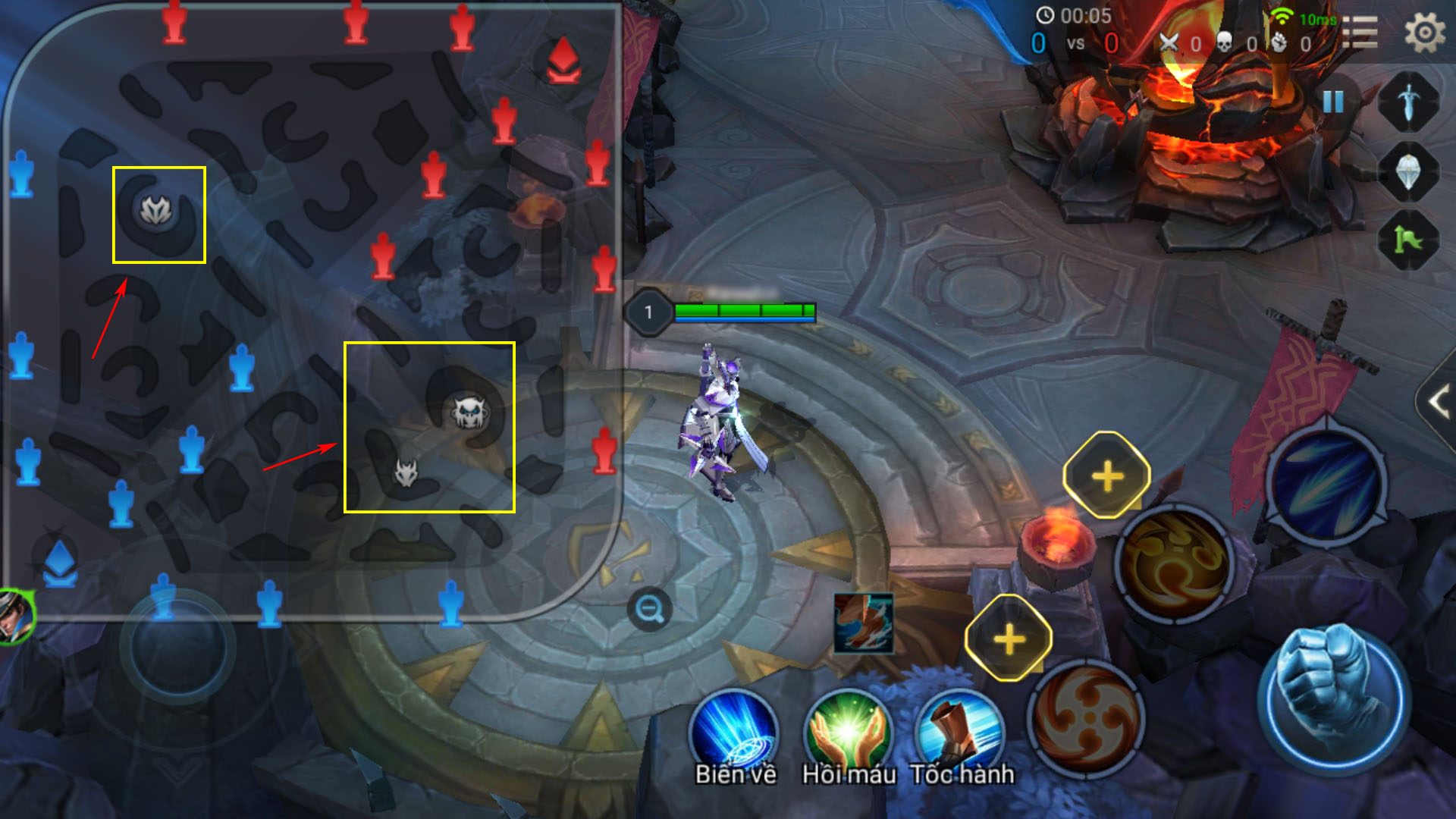Cast the golden swirl second skill
The width and height of the screenshot is (1456, 819).
coord(1175,565)
